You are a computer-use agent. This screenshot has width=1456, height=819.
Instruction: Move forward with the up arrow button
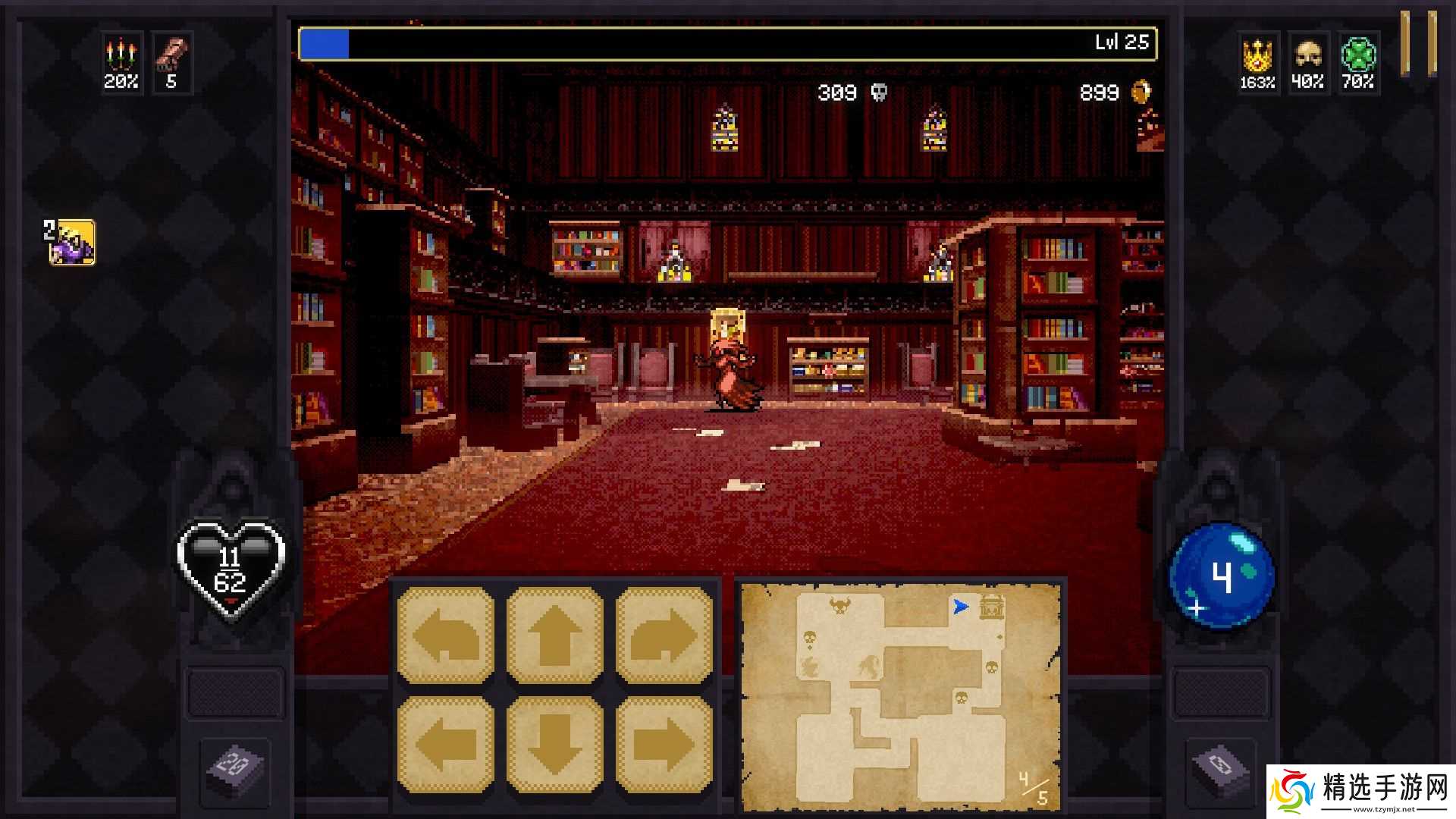click(555, 635)
